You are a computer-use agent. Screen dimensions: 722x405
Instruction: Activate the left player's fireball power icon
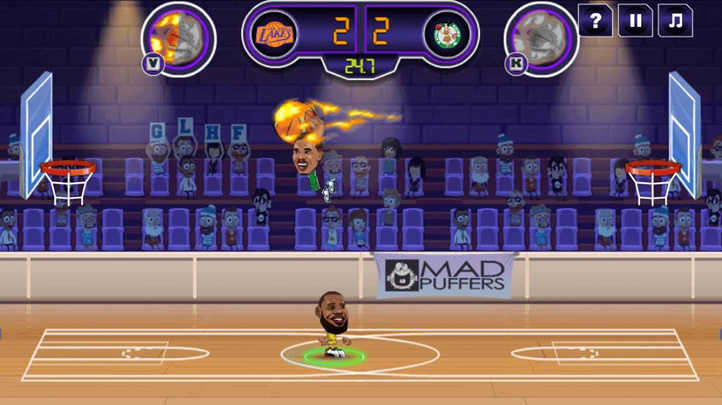pos(178,37)
